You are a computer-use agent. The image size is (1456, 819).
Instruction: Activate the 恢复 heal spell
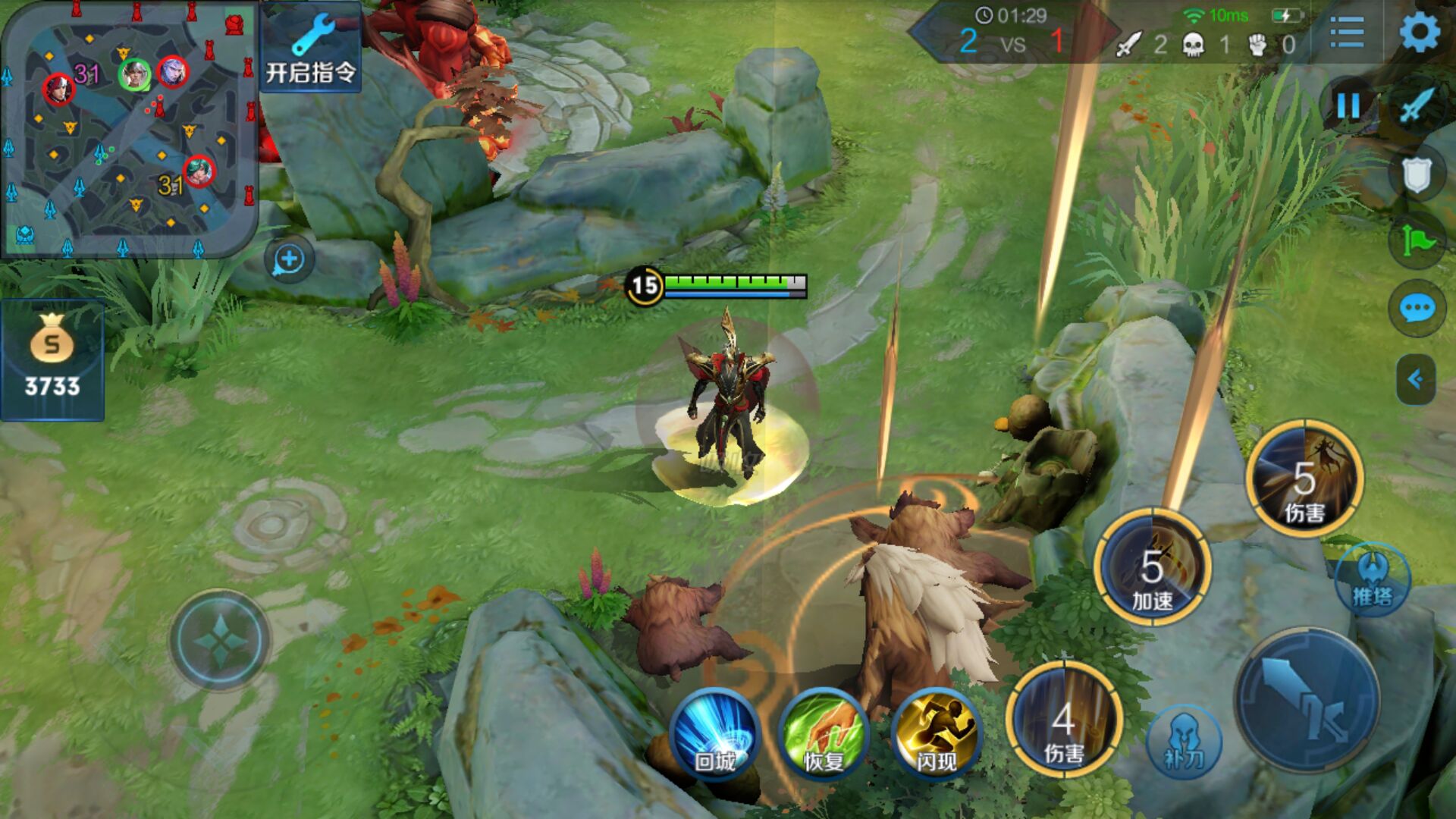[824, 733]
